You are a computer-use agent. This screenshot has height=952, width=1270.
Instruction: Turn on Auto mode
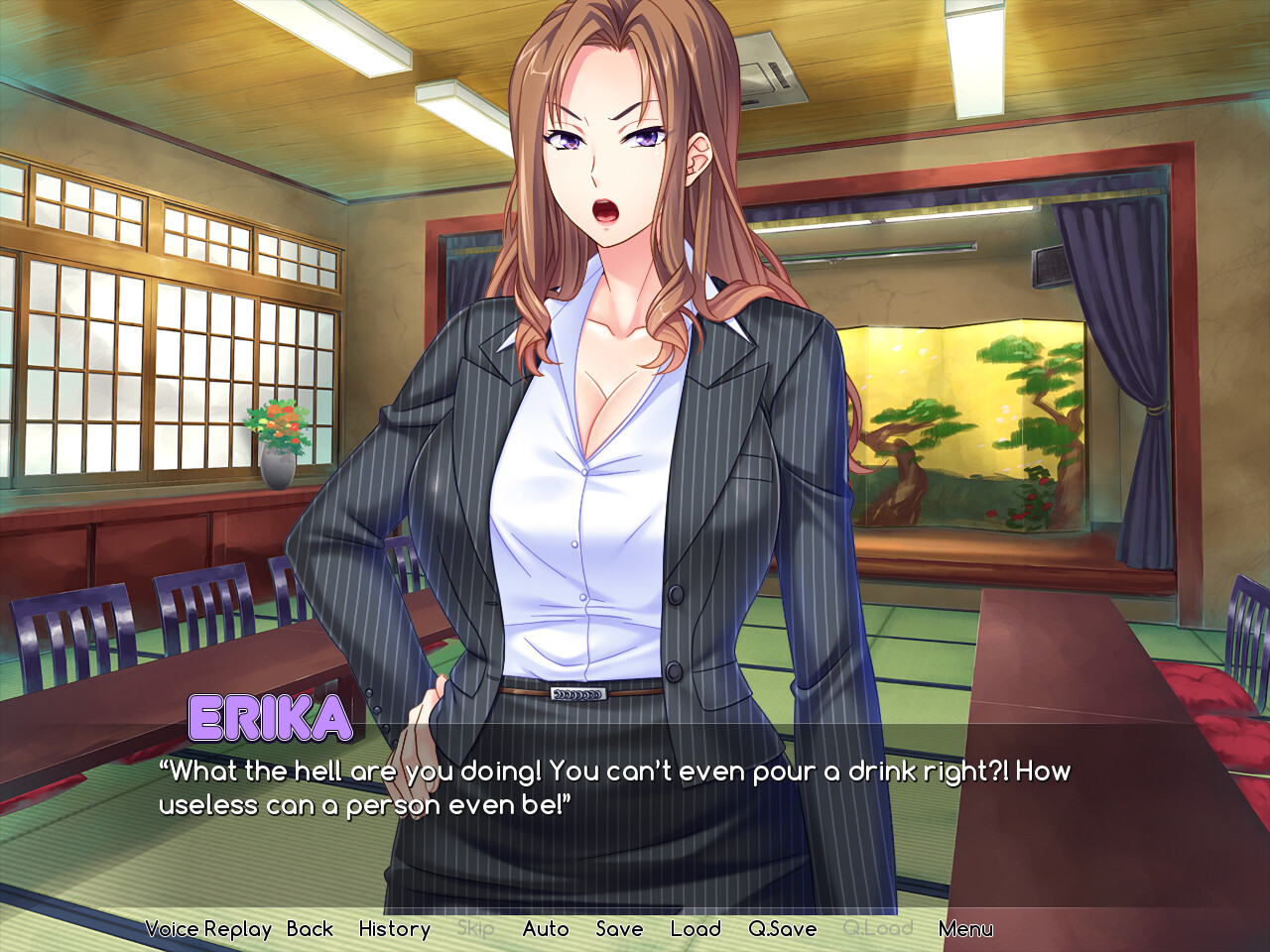[546, 929]
